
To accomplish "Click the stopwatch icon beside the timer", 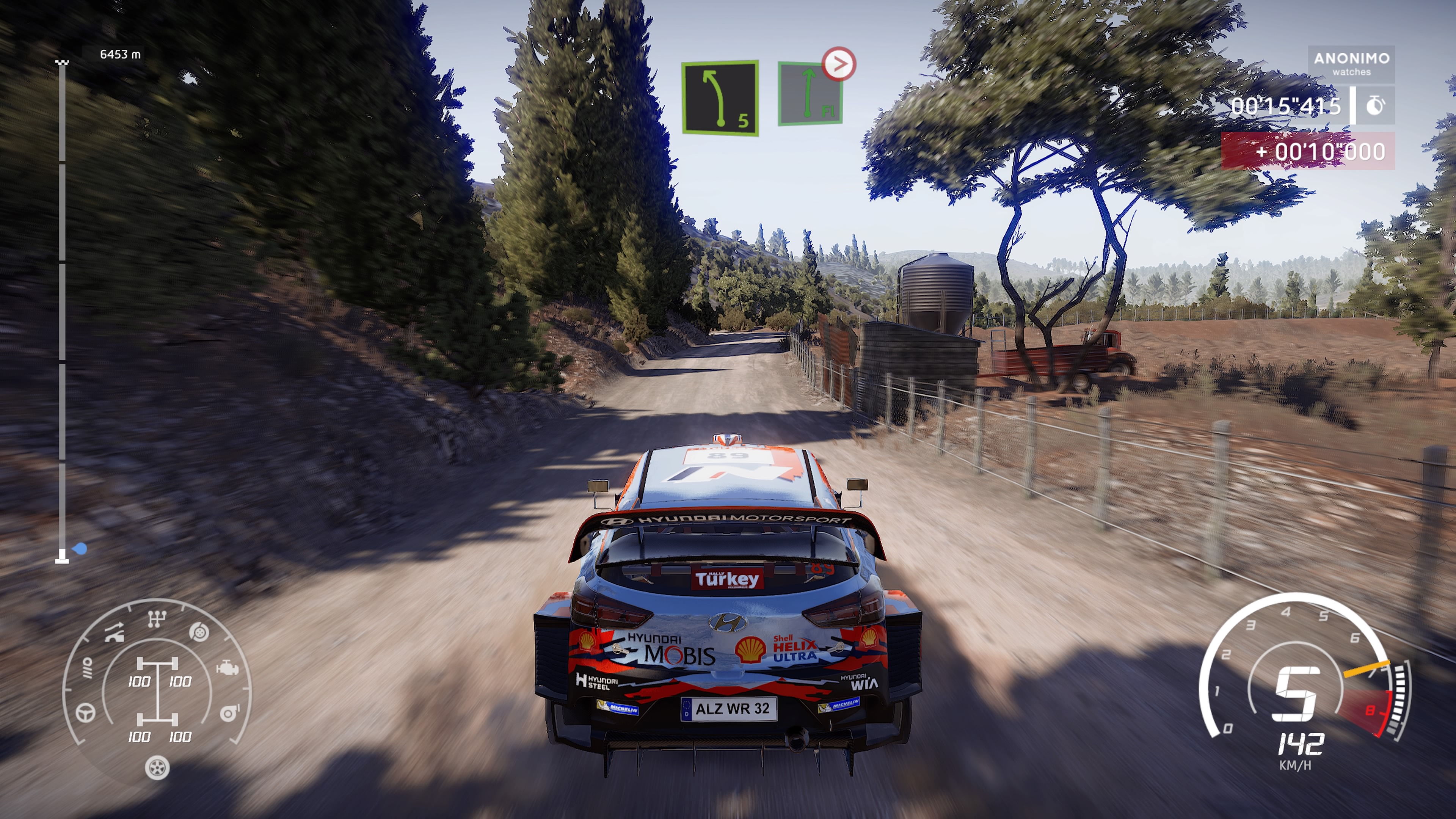I will pos(1374,106).
